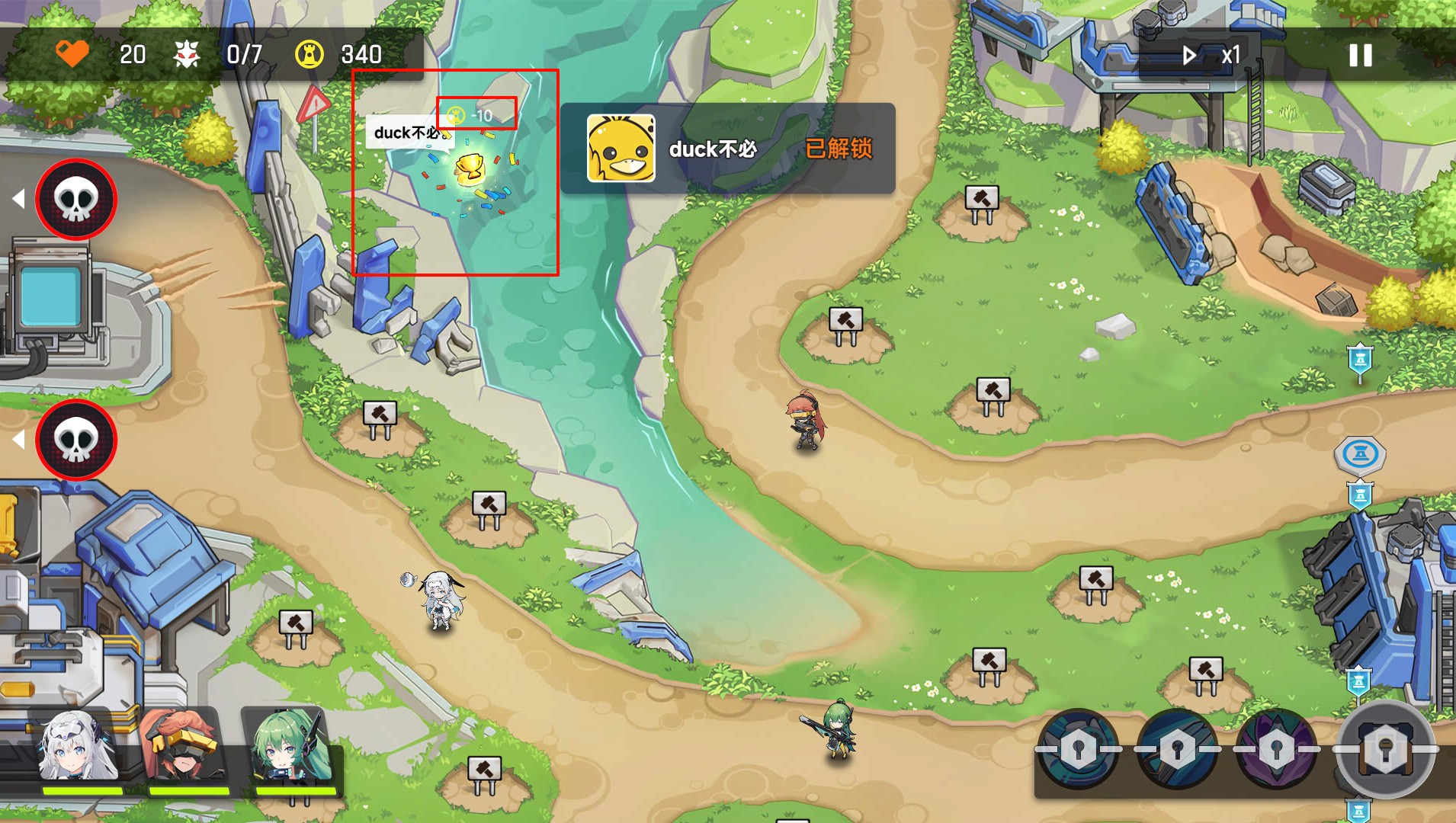The image size is (1456, 823).
Task: Click the yellow tower coin currency icon
Action: (x=308, y=54)
